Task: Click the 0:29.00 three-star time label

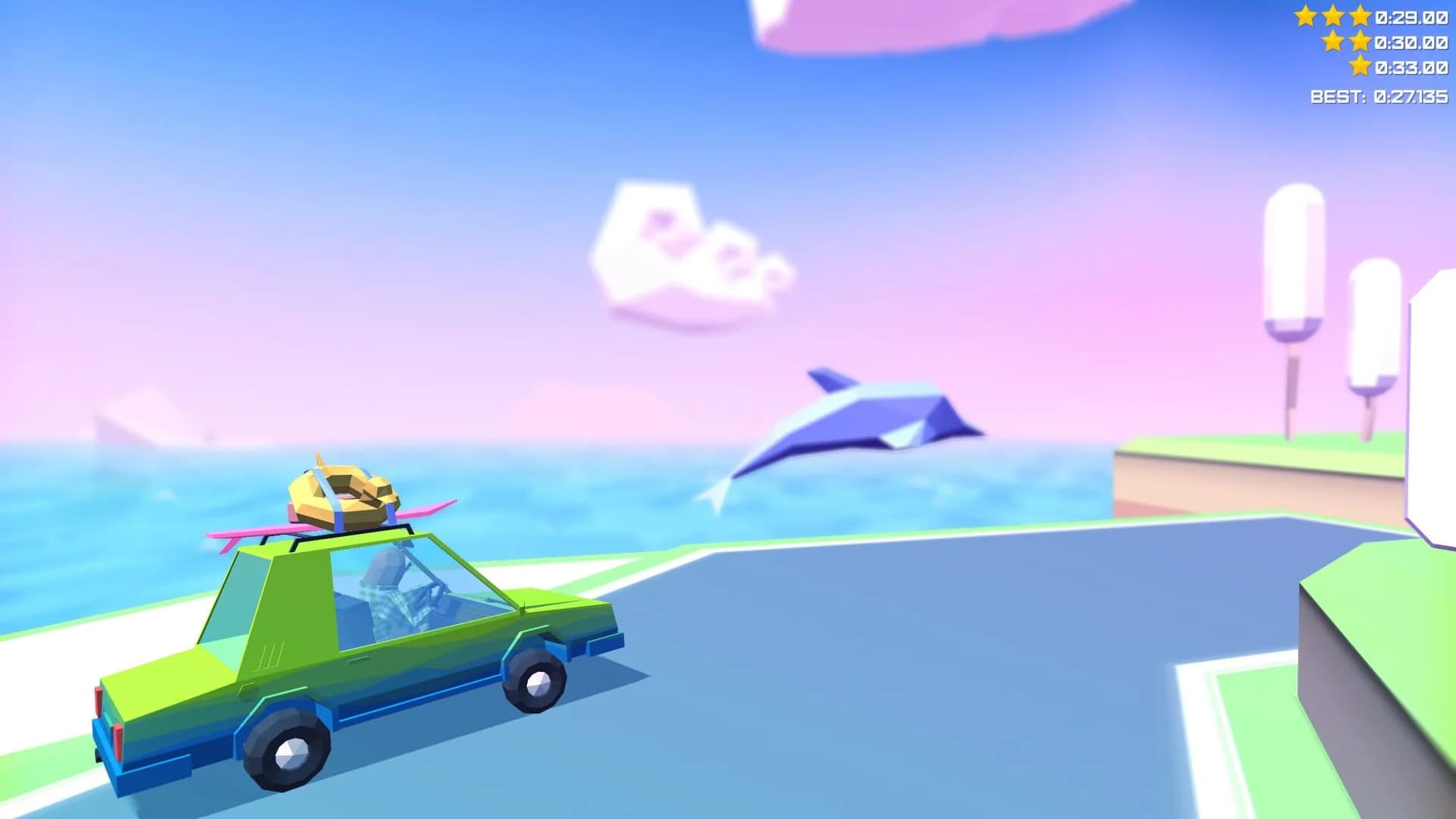Action: click(x=1412, y=17)
